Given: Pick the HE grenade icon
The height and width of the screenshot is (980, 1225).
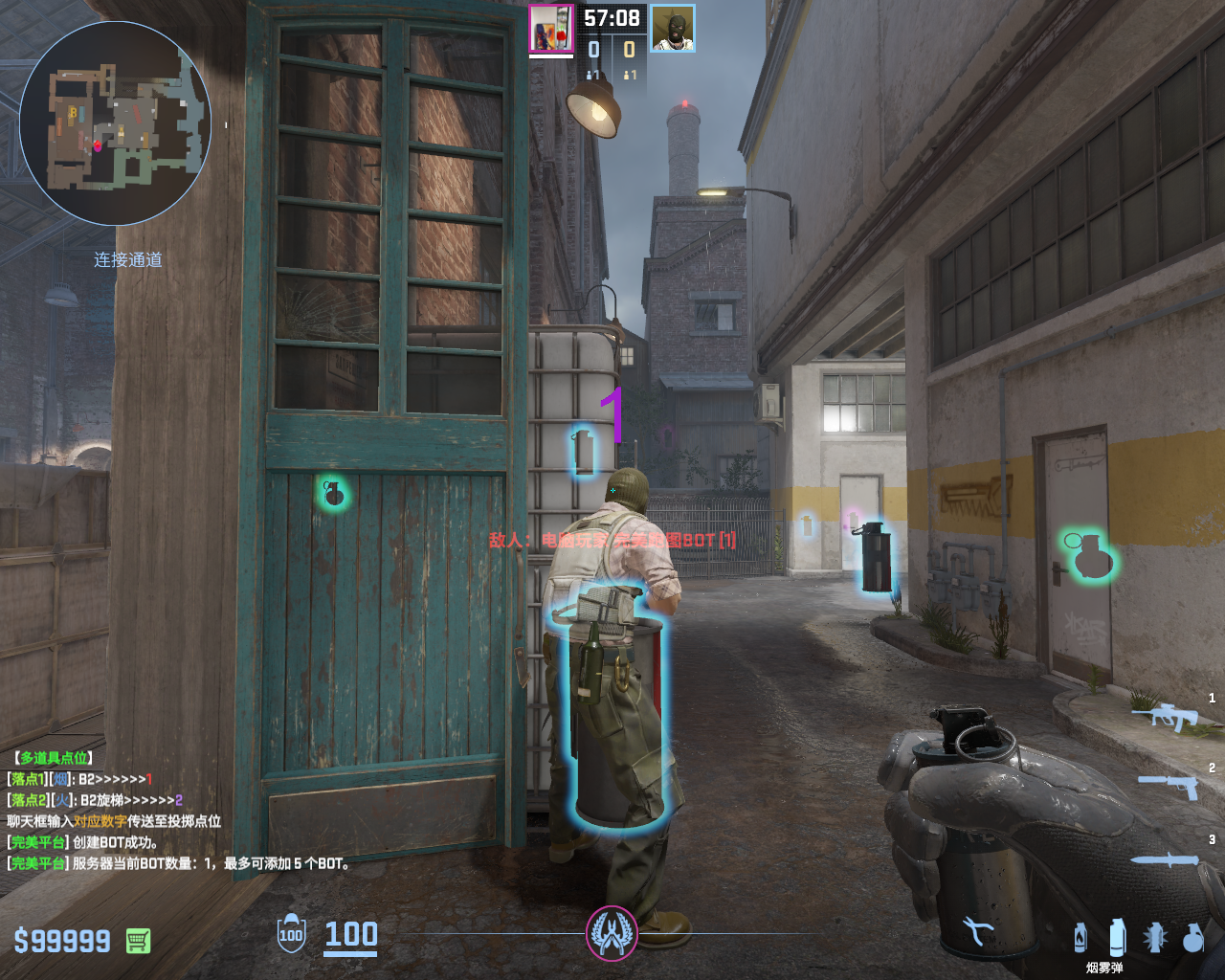Looking at the screenshot, I should coord(1192,938).
